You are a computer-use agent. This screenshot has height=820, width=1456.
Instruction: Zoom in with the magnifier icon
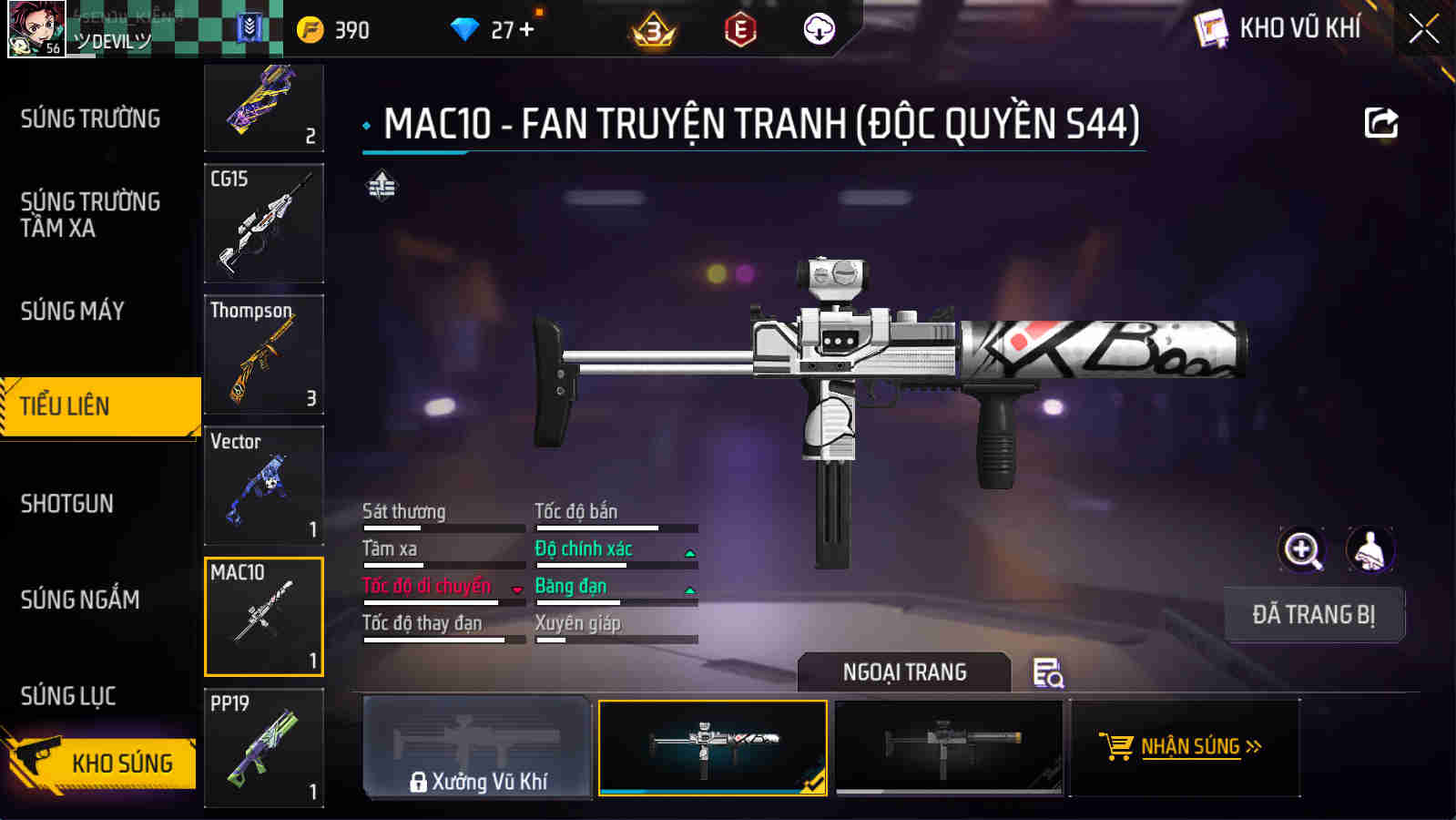(1302, 550)
